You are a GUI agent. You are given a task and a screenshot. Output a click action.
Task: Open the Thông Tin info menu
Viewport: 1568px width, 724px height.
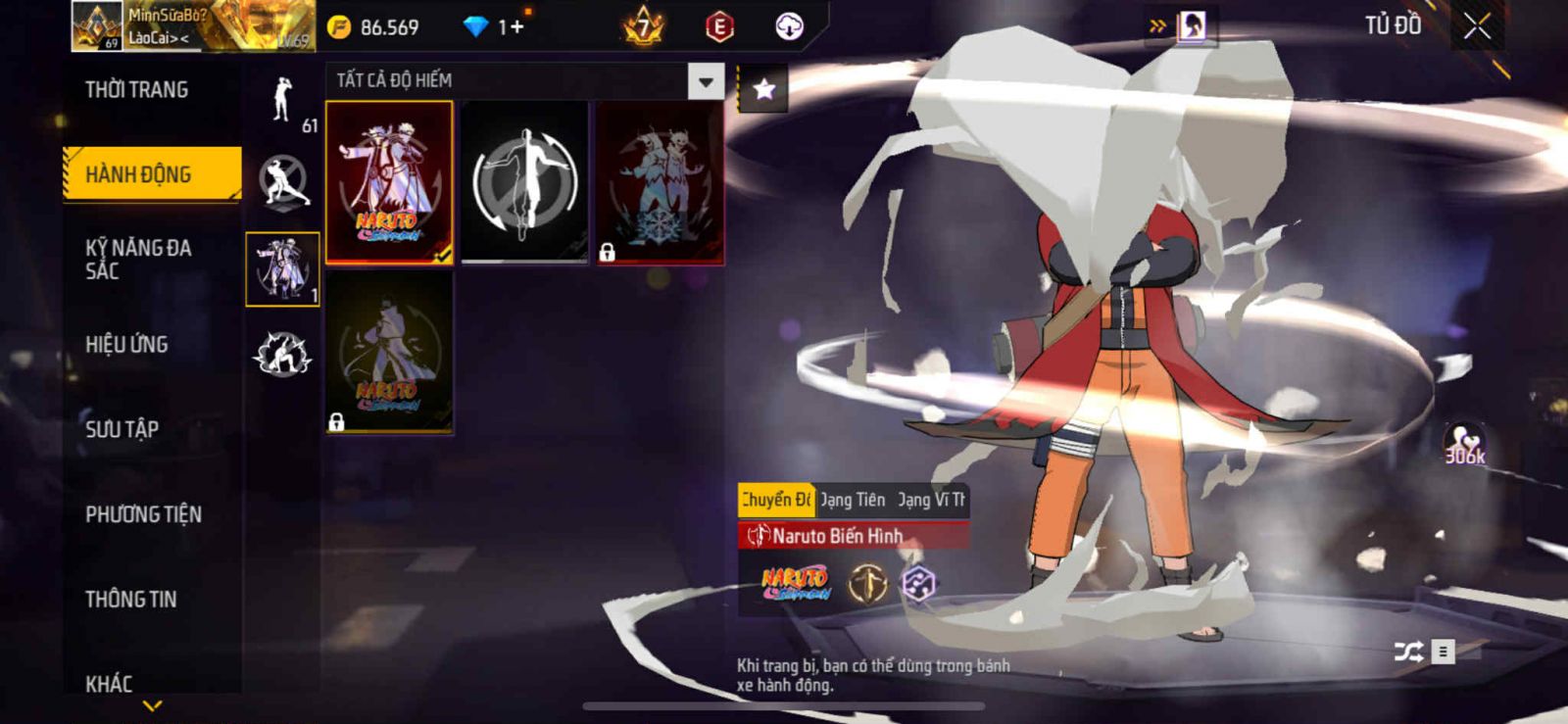click(x=130, y=600)
